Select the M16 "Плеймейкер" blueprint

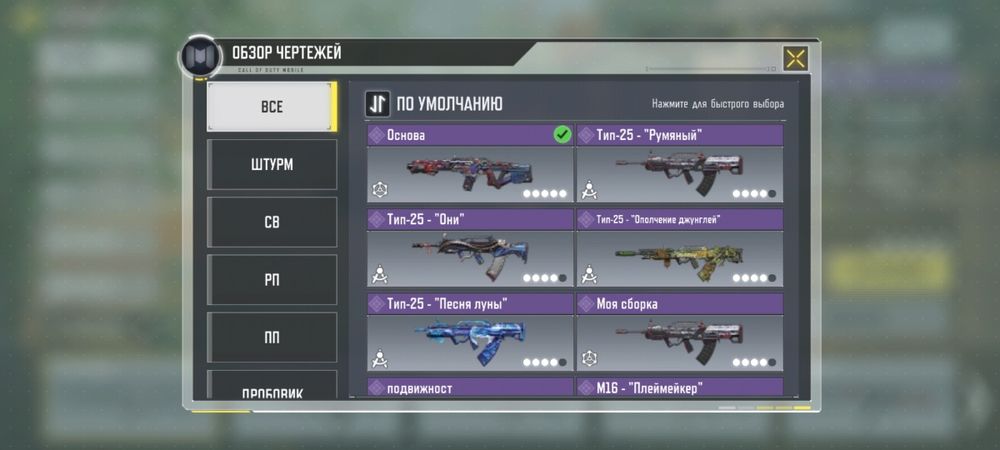pos(680,387)
